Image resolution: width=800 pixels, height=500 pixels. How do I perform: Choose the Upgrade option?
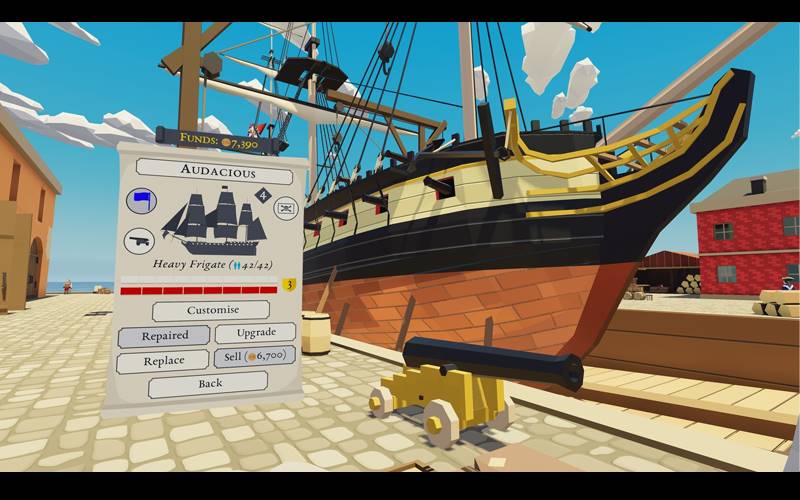(254, 333)
